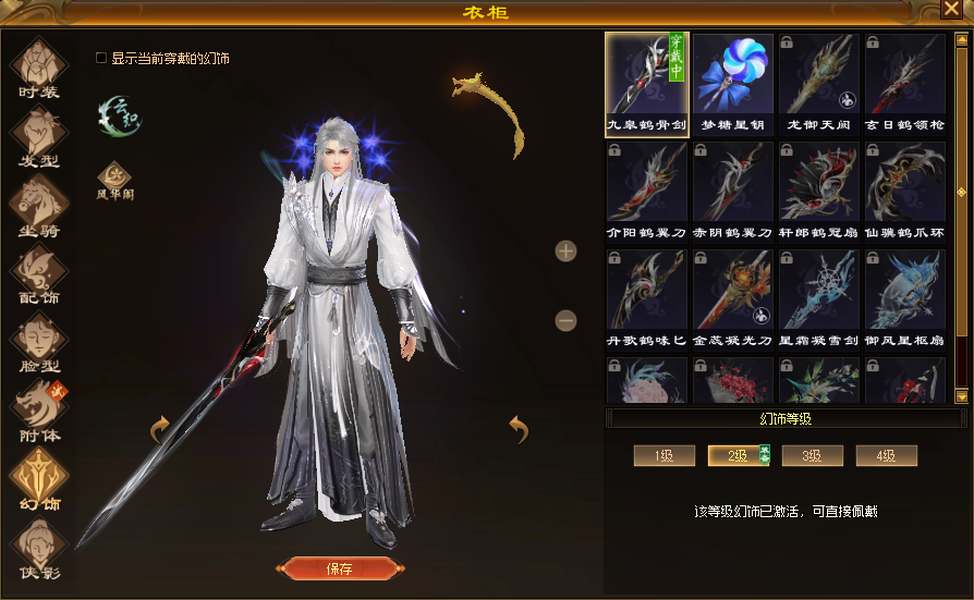Zoom in on character with plus button

[x=566, y=251]
